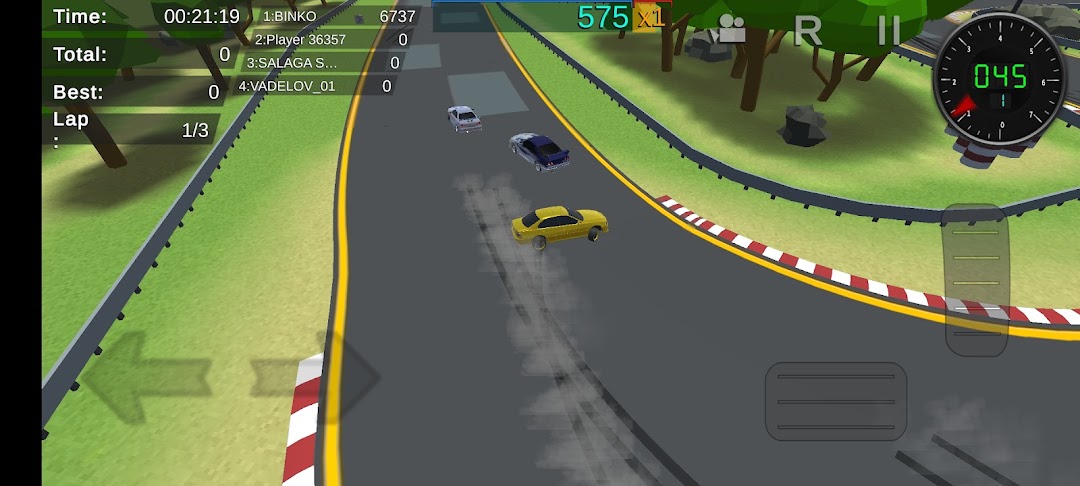Step on the tall gas pedal
The width and height of the screenshot is (1080, 486).
point(976,280)
